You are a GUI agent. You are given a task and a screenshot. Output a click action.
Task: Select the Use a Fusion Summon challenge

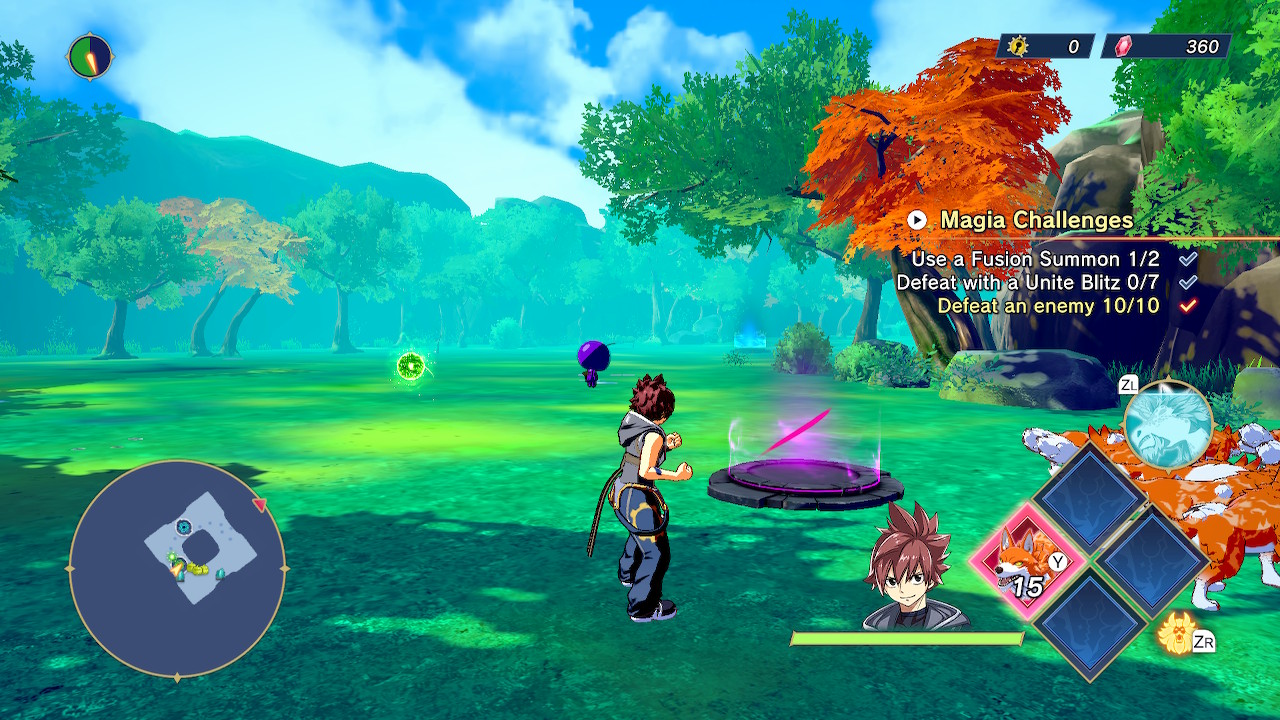click(x=1035, y=259)
